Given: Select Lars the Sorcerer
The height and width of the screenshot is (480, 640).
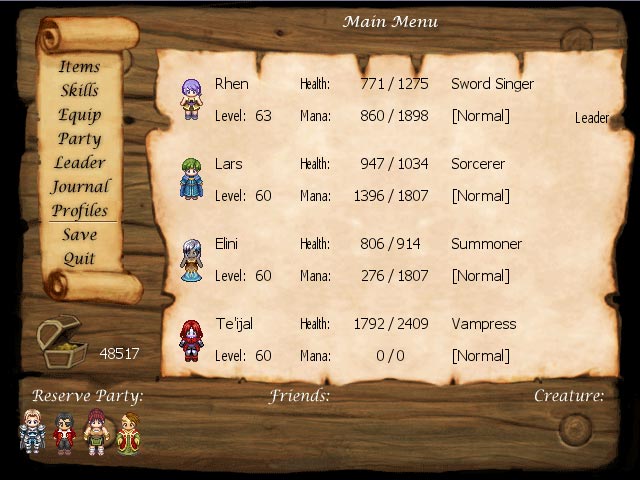Looking at the screenshot, I should point(191,179).
